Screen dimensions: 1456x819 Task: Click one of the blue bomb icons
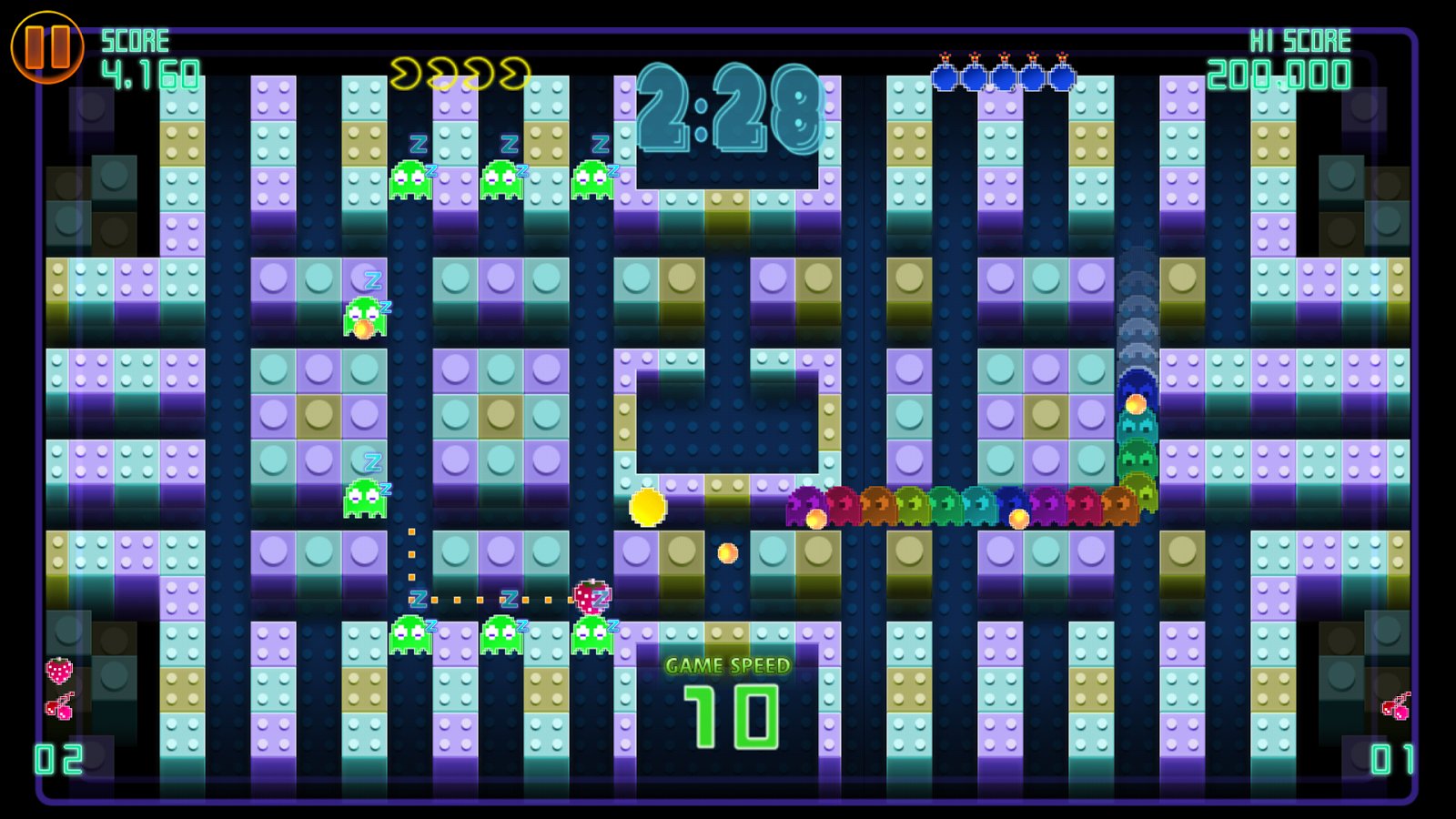[946, 77]
